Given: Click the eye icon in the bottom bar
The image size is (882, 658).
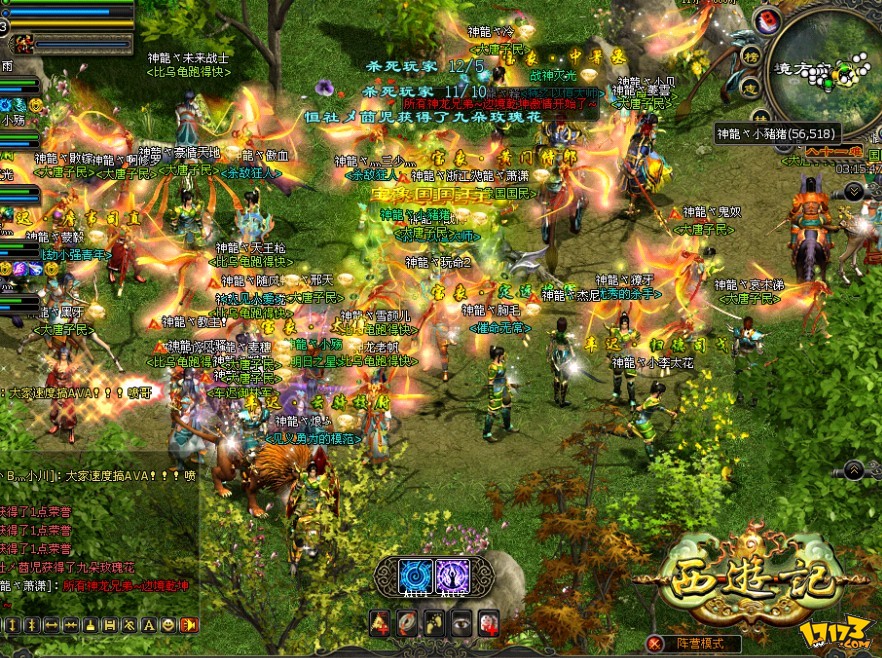Looking at the screenshot, I should pyautogui.click(x=461, y=623).
